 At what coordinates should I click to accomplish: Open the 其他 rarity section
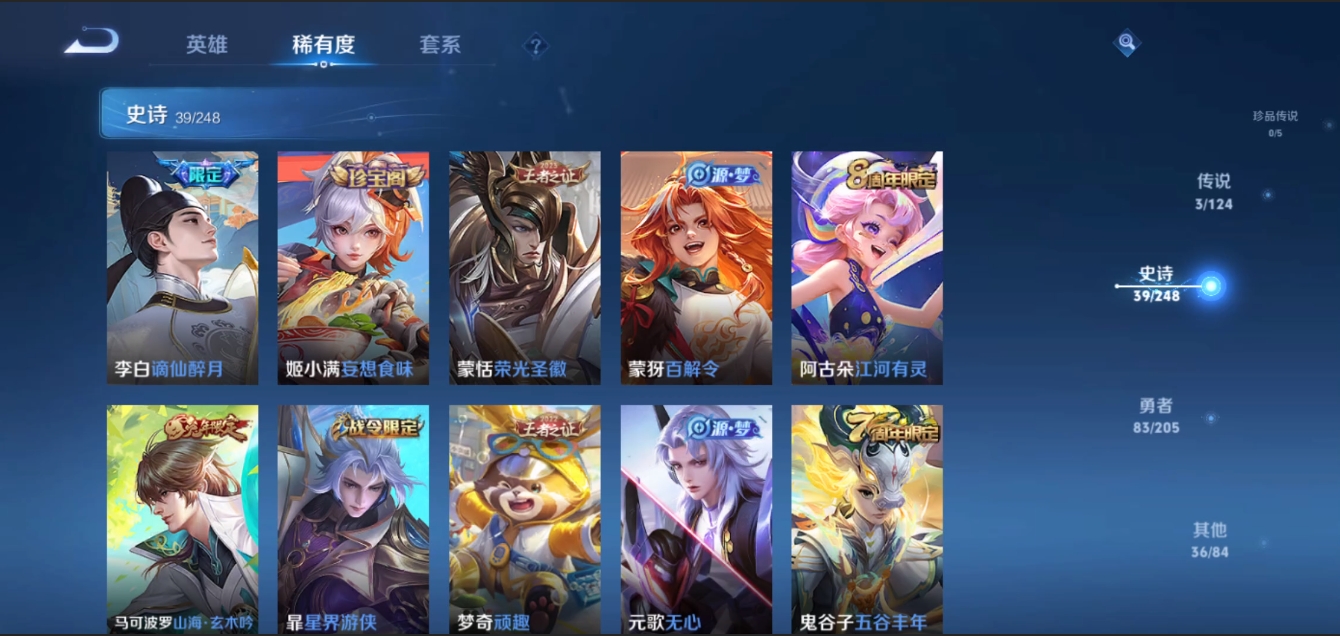point(1209,539)
